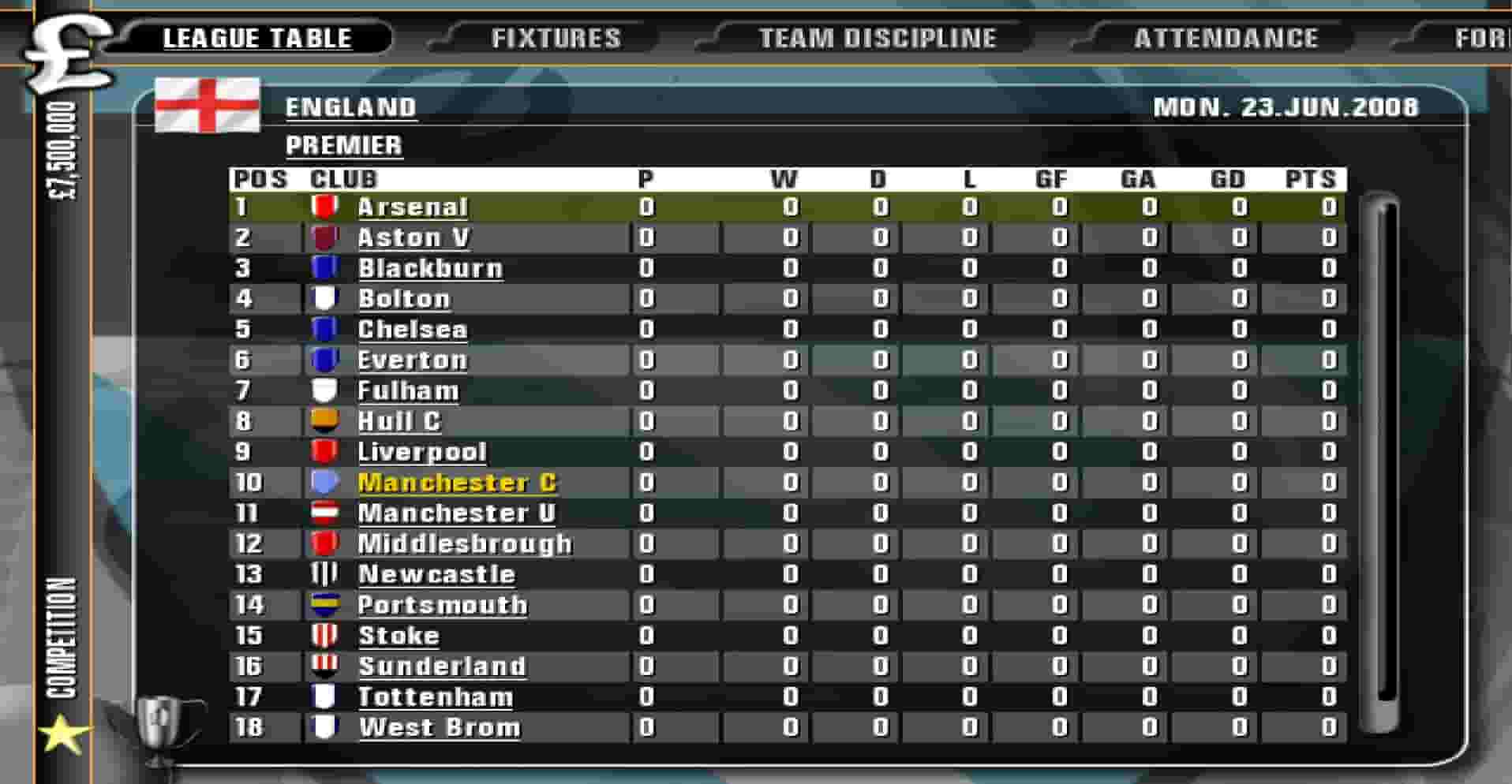1512x784 pixels.
Task: Click the Liverpool team name
Action: pyautogui.click(x=422, y=451)
